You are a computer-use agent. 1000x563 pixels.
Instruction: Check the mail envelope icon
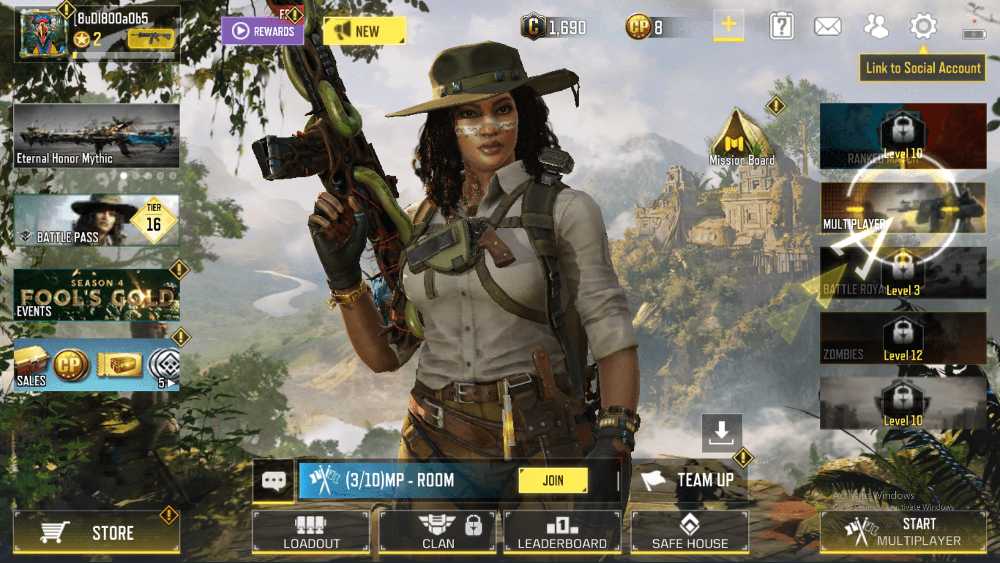tap(827, 27)
